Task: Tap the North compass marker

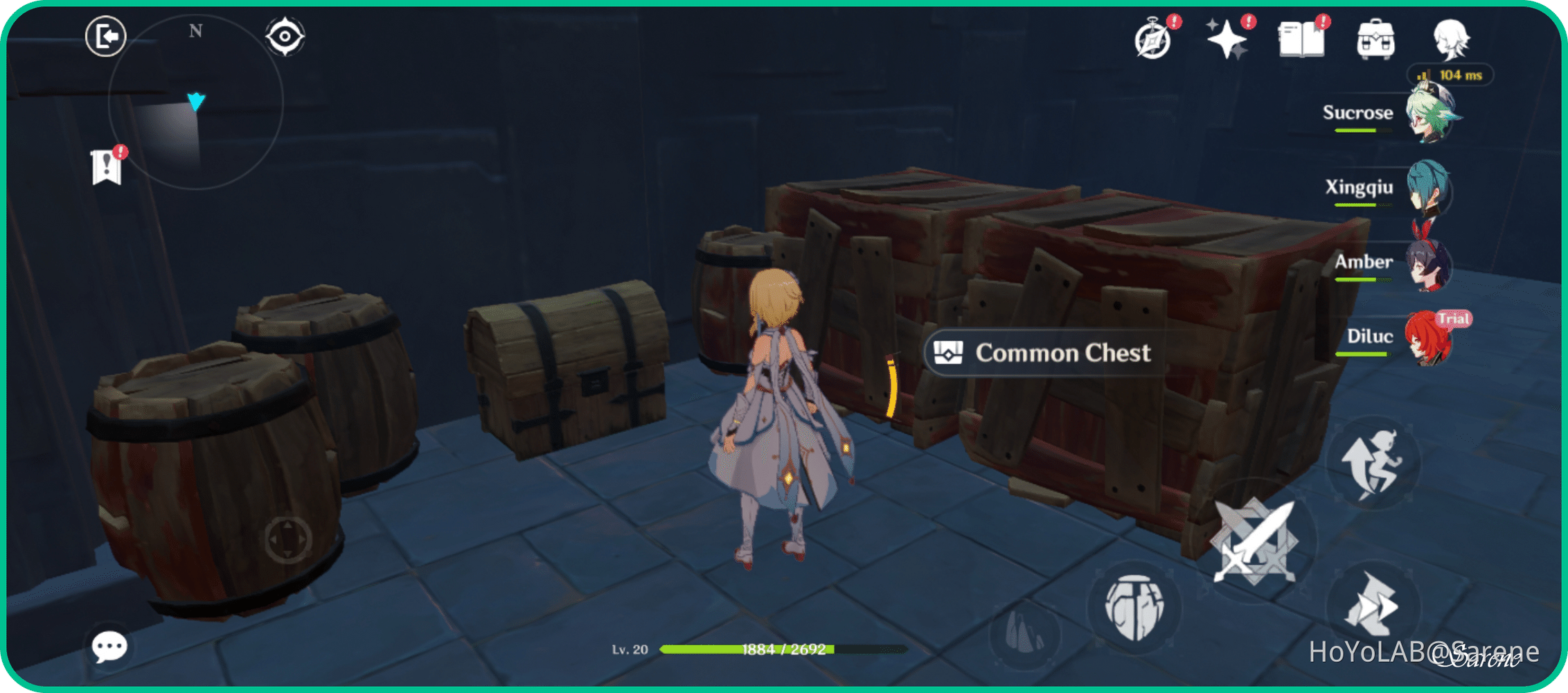Action: click(x=195, y=30)
